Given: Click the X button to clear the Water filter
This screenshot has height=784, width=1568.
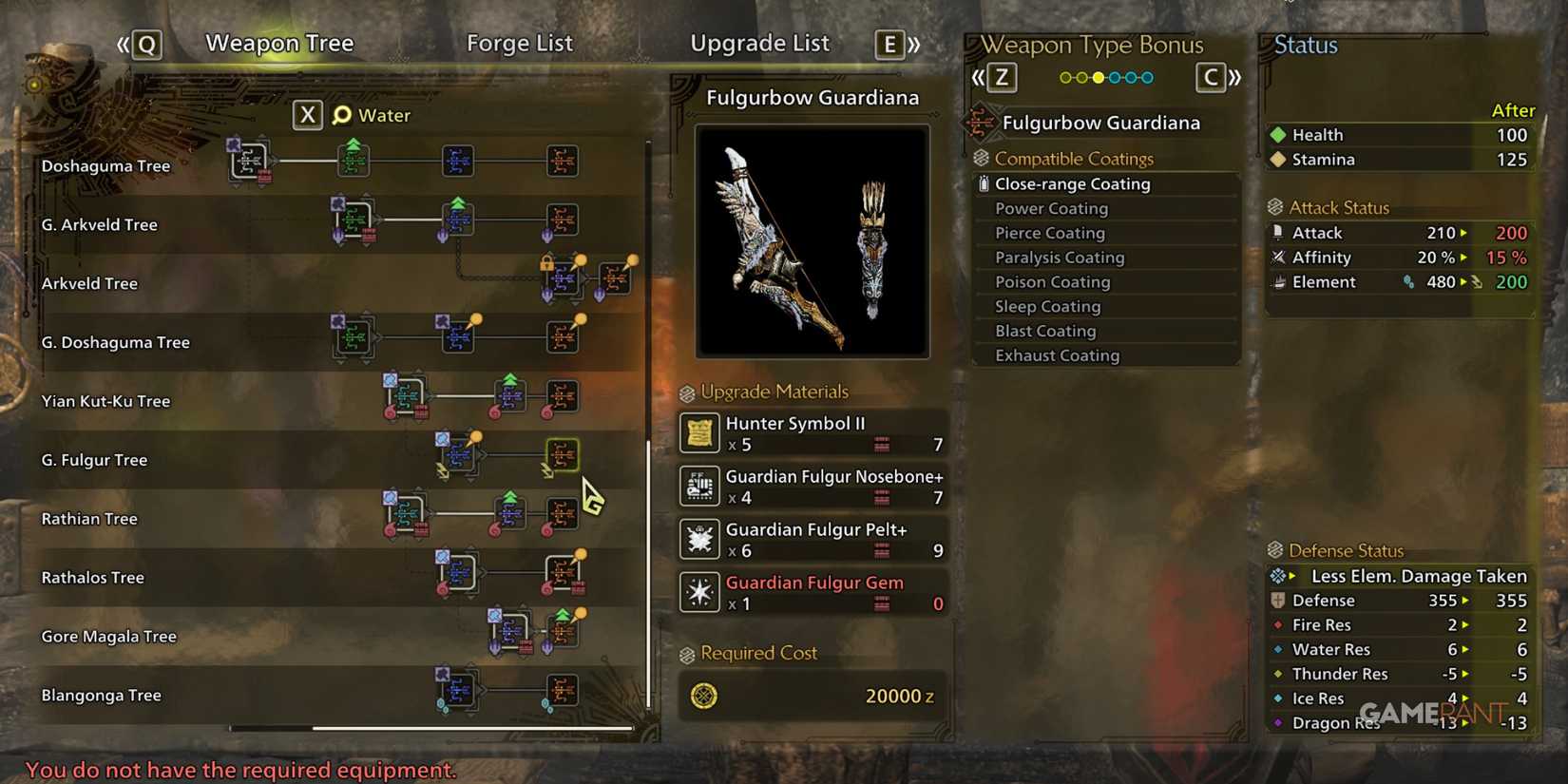Looking at the screenshot, I should point(307,115).
